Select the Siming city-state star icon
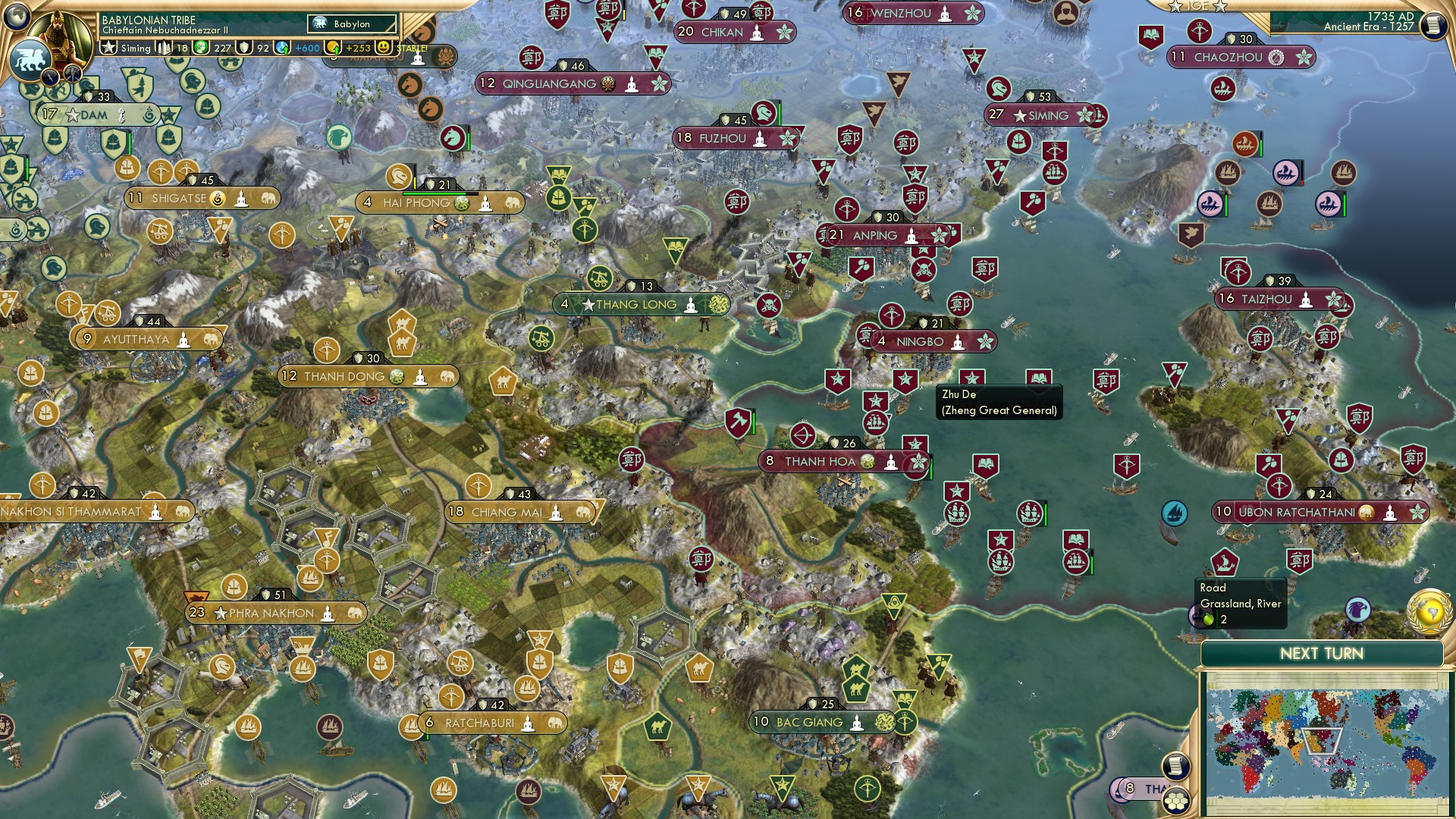Screen dimensions: 1456x819 [109, 47]
